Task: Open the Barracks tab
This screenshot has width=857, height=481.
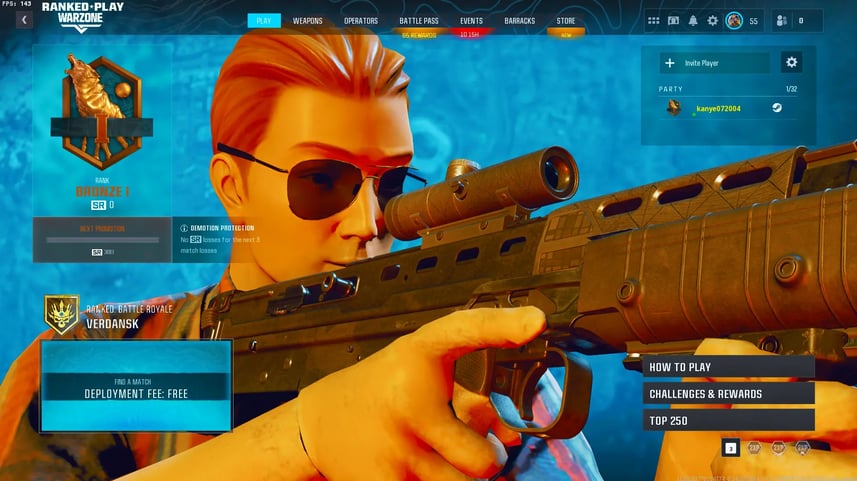Action: coord(520,20)
